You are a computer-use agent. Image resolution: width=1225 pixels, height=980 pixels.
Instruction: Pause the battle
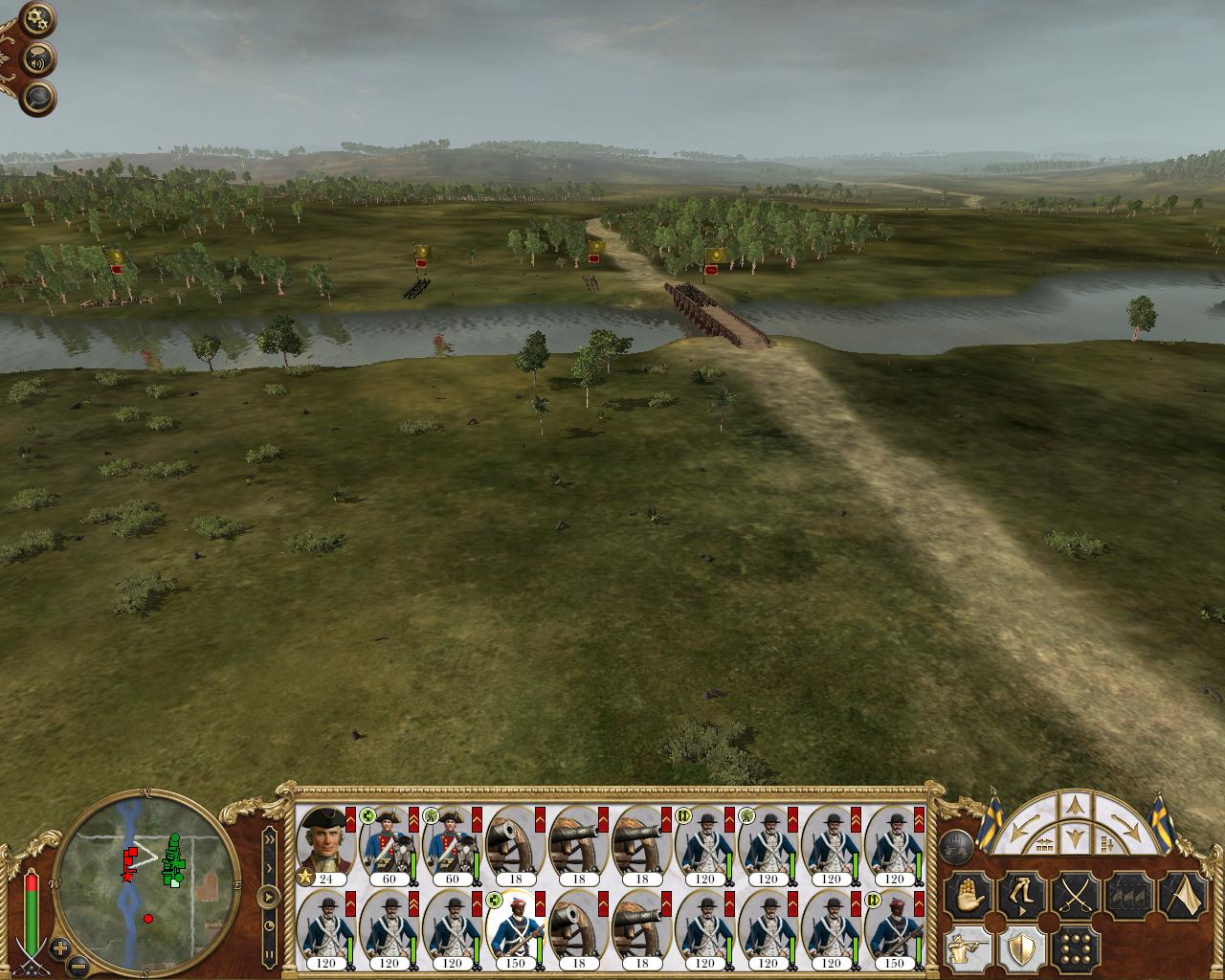270,954
